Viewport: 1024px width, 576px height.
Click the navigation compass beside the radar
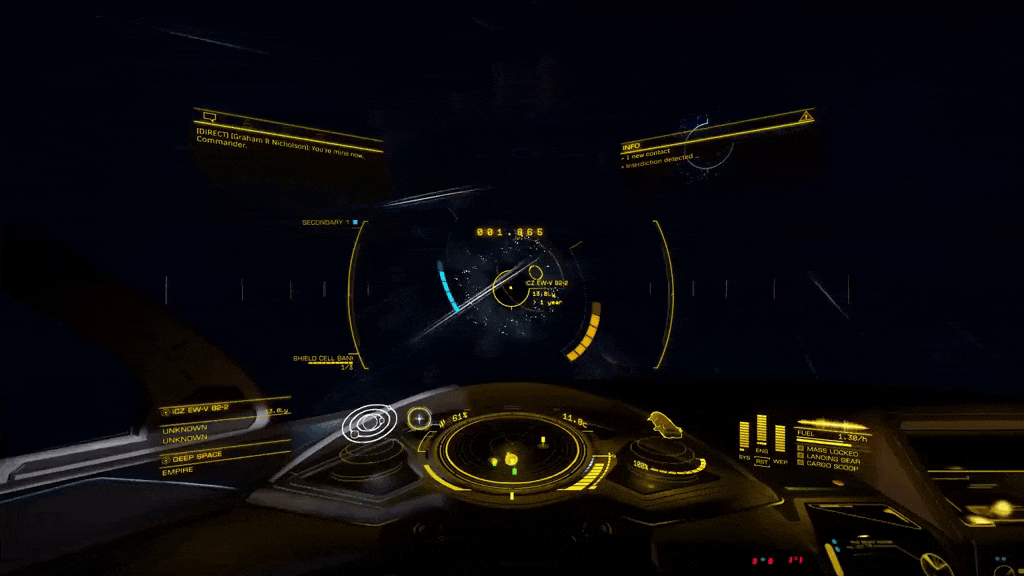click(x=420, y=417)
